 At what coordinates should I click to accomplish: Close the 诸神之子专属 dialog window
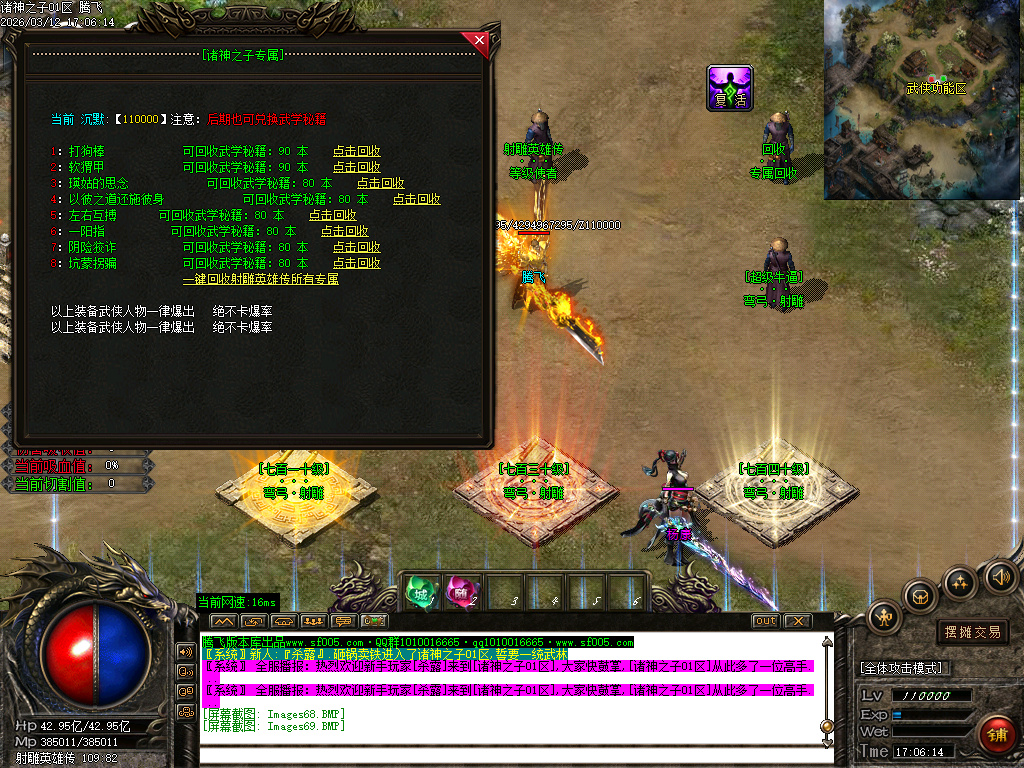(x=479, y=41)
